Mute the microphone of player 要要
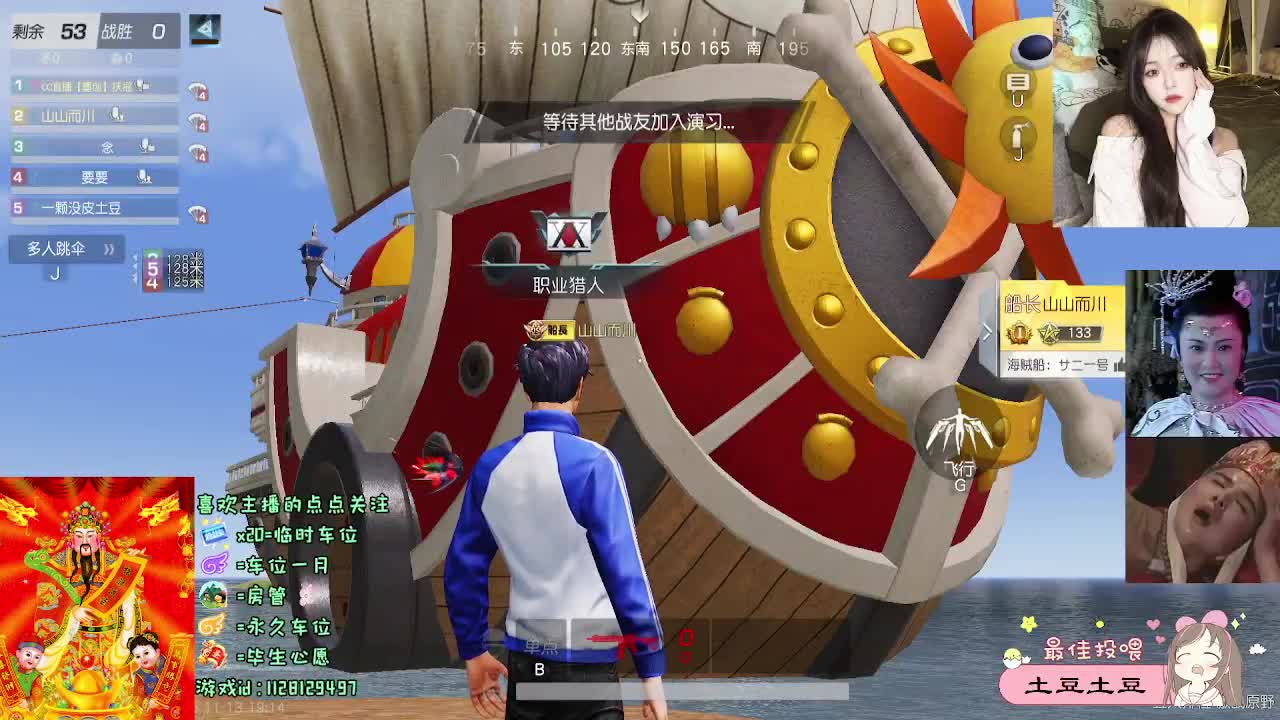1280x720 pixels. point(144,177)
